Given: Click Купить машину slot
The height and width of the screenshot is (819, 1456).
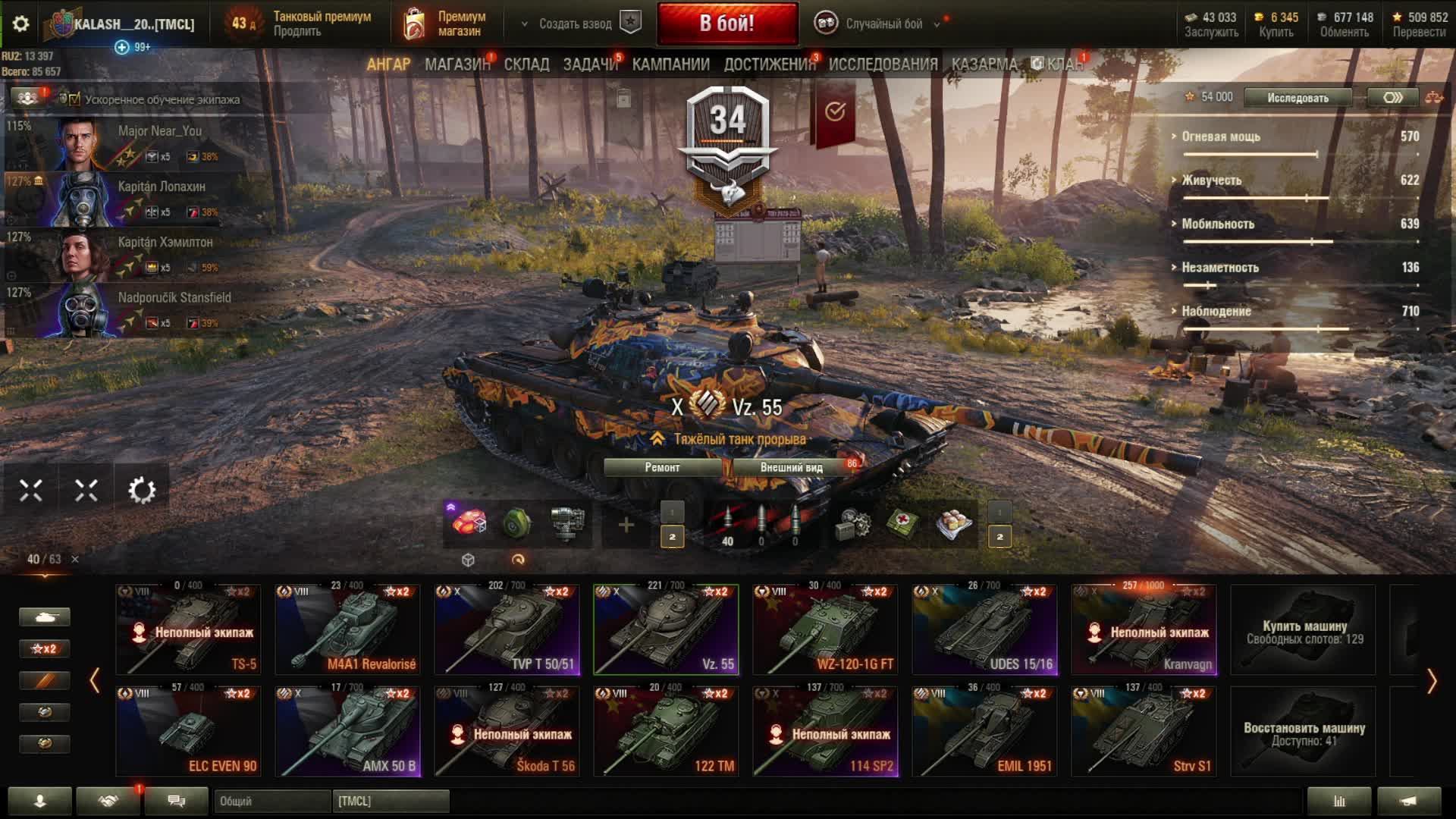Looking at the screenshot, I should (x=1303, y=629).
